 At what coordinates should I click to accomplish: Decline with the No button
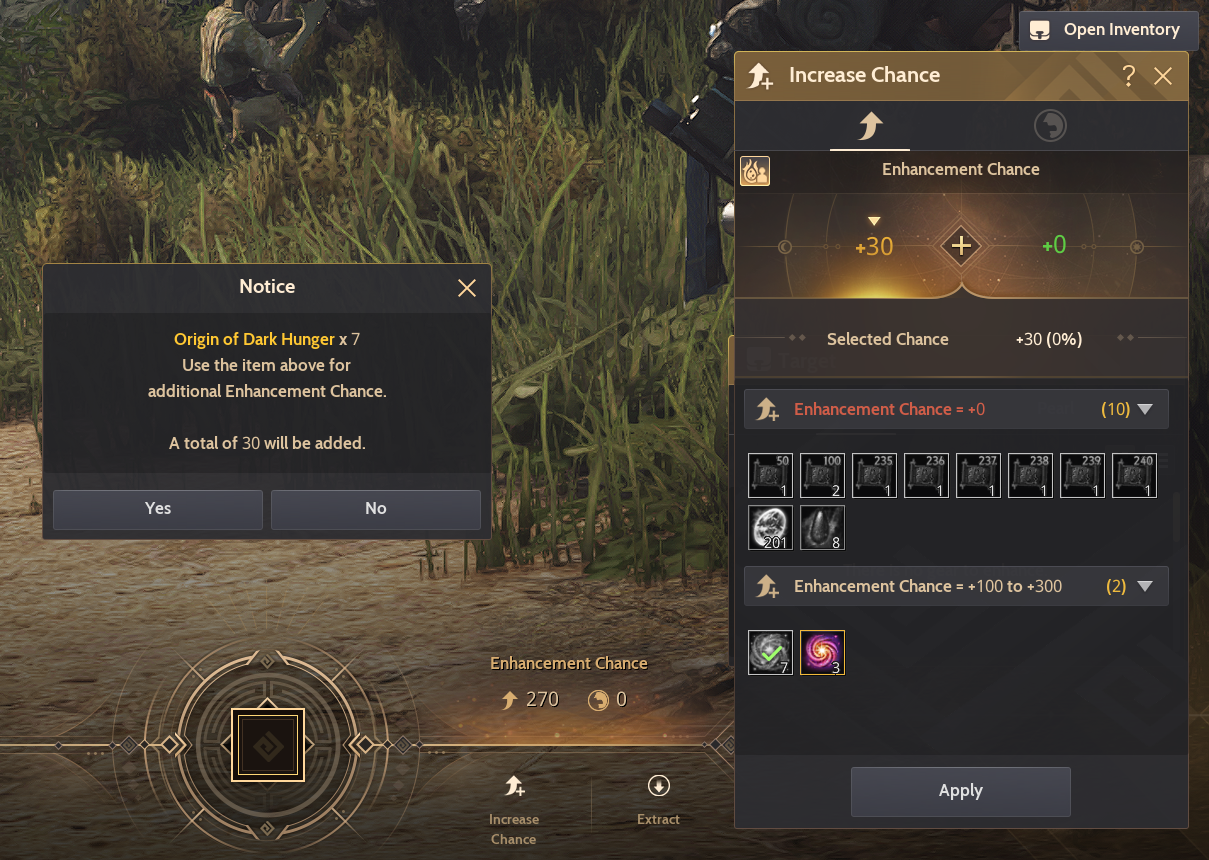coord(375,509)
